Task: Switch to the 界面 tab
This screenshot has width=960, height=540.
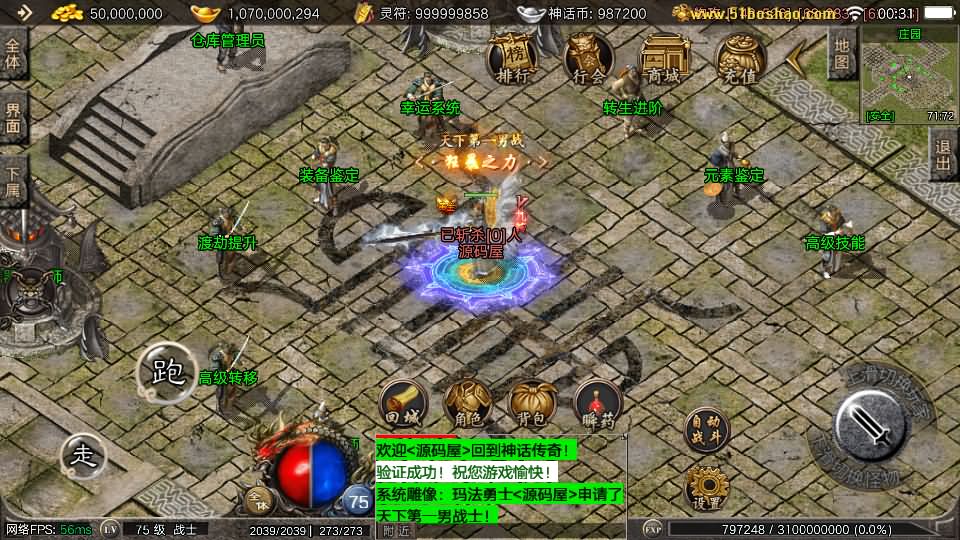Action: tap(13, 117)
